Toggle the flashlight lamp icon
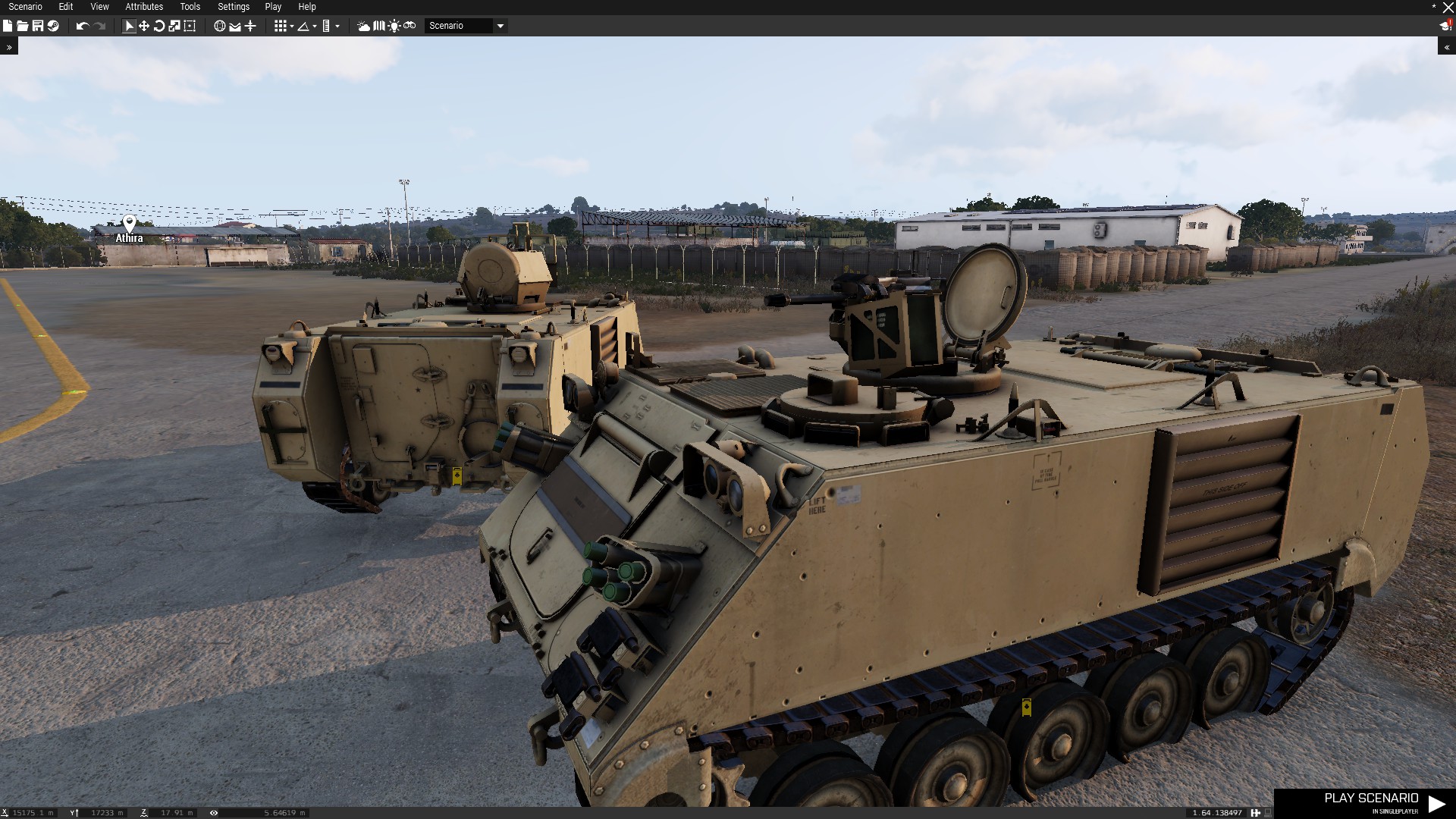Viewport: 1456px width, 819px height. coord(394,26)
